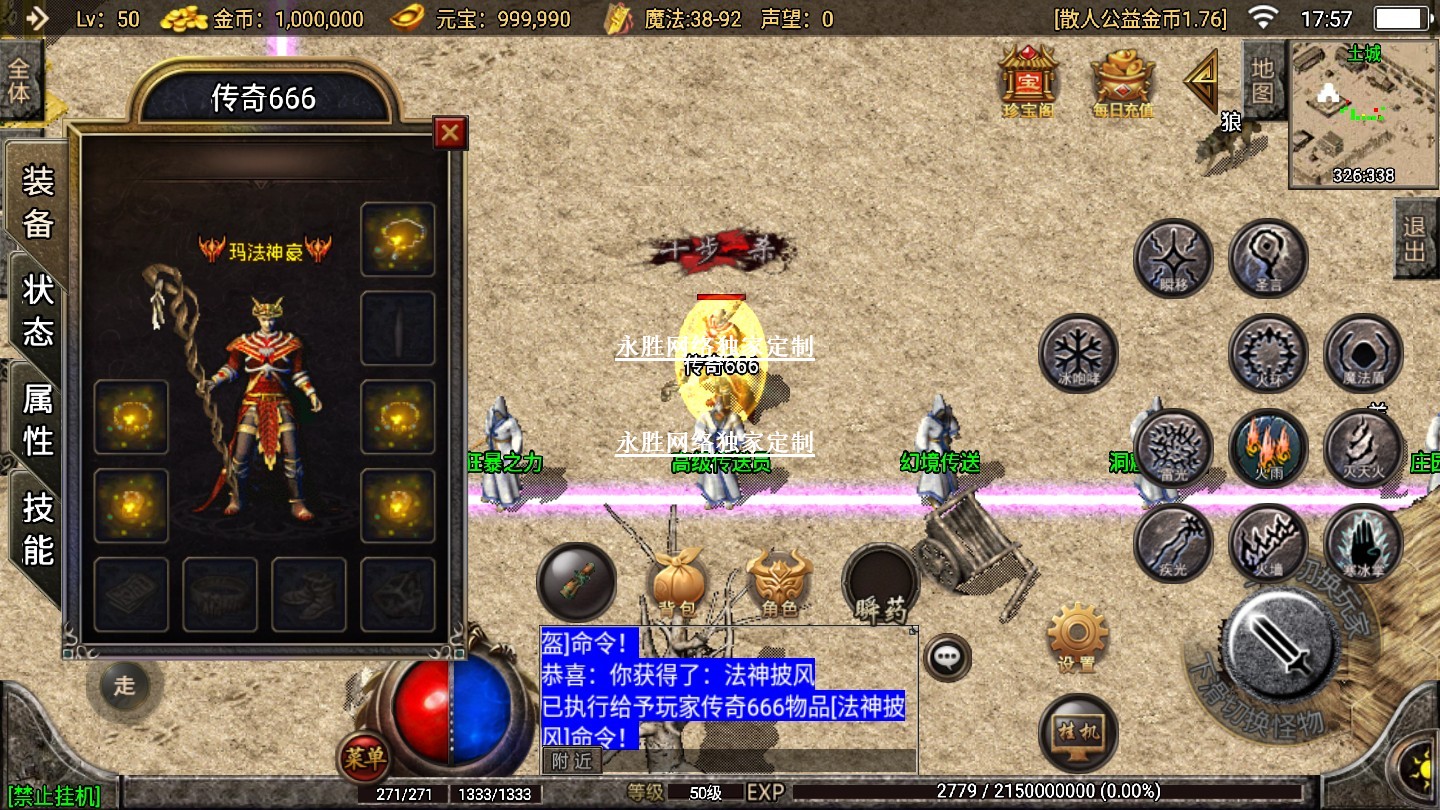
Task: Switch to the 属性 tab
Action: [38, 420]
